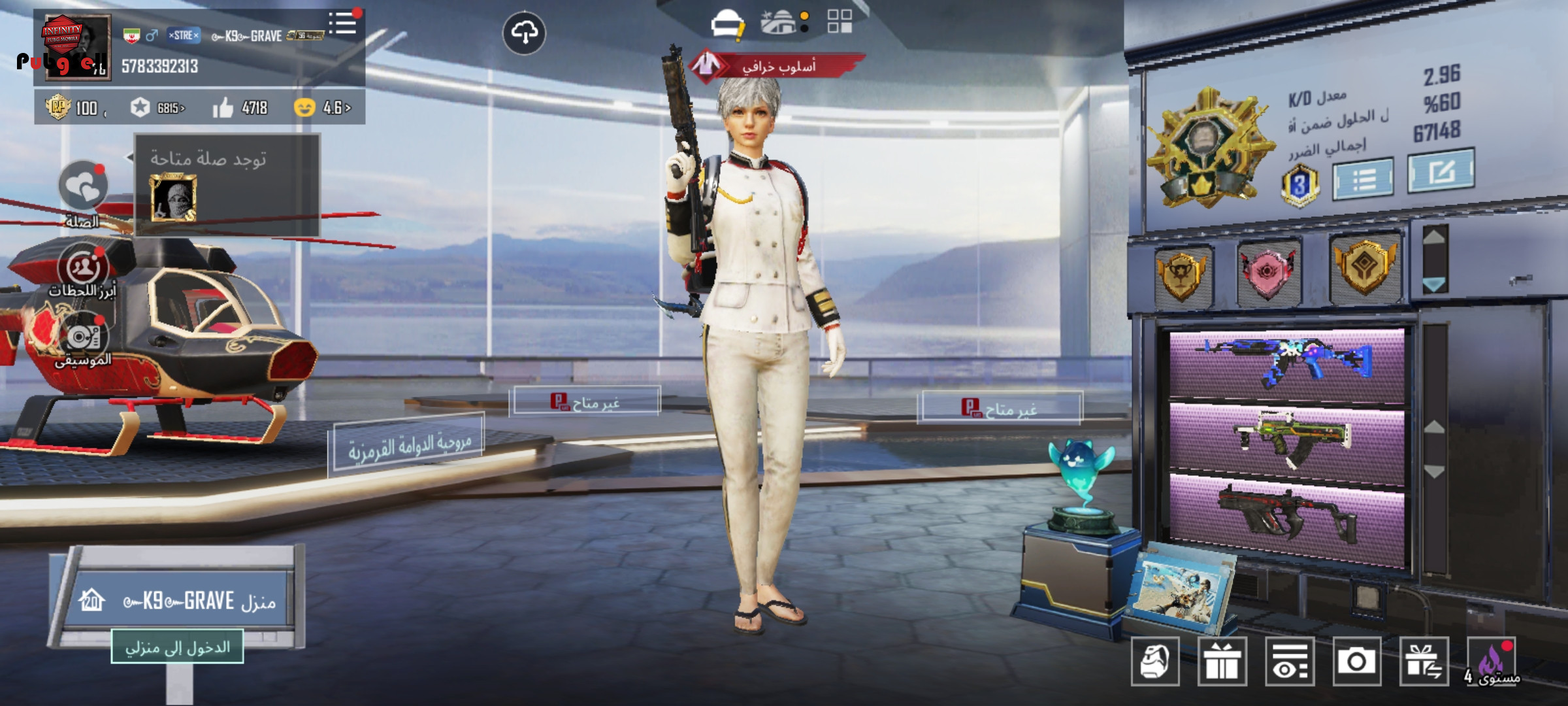Tap the cloud download icon
The width and height of the screenshot is (1568, 706).
(x=524, y=33)
